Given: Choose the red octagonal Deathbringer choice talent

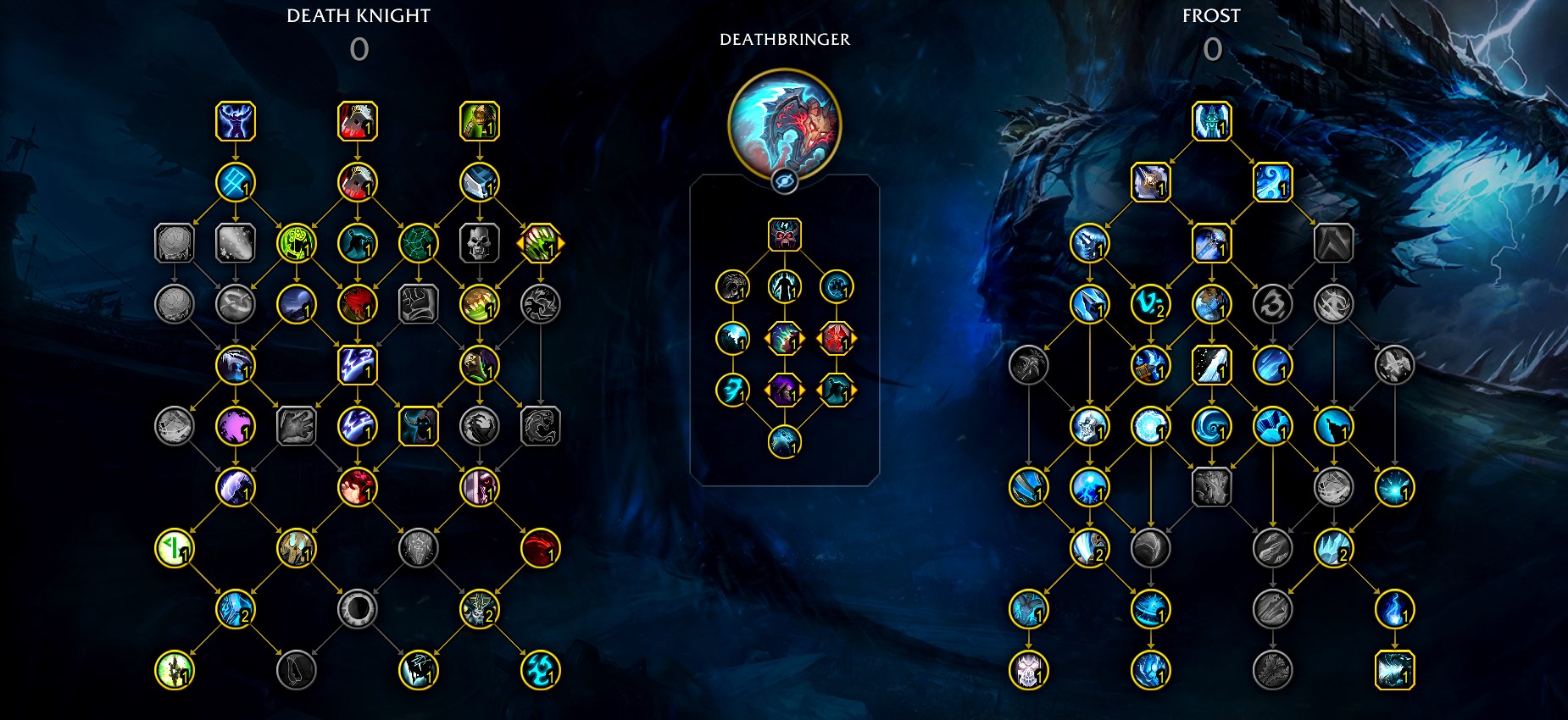Looking at the screenshot, I should tap(836, 339).
